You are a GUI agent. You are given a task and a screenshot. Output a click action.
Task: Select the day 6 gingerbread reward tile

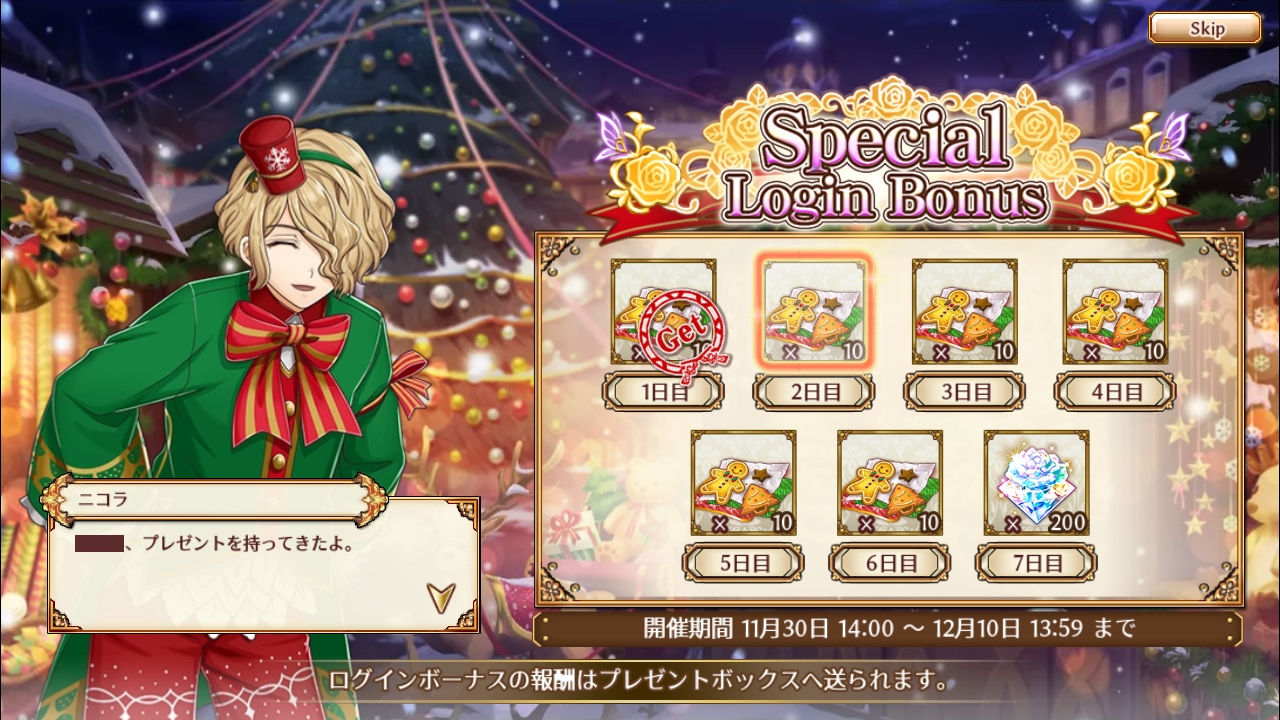pos(890,483)
